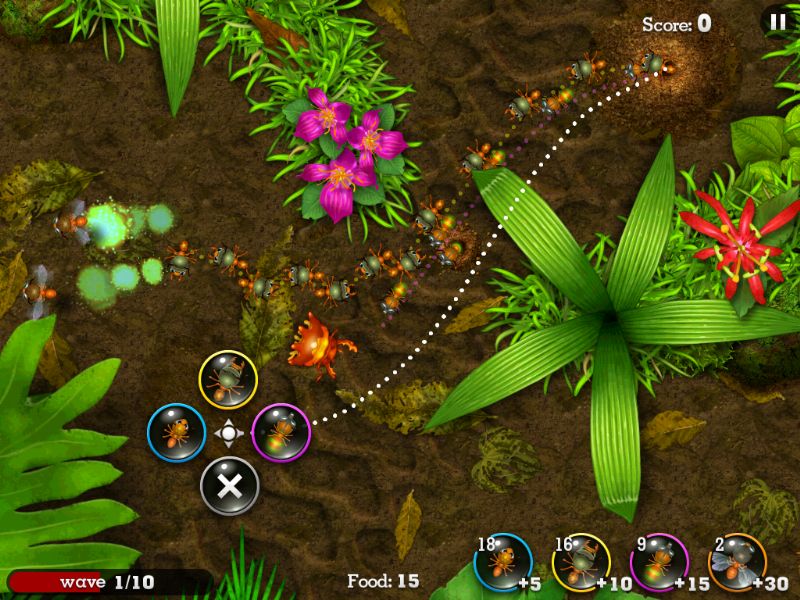Click the four-arrow move control
The width and height of the screenshot is (800, 600).
click(228, 433)
